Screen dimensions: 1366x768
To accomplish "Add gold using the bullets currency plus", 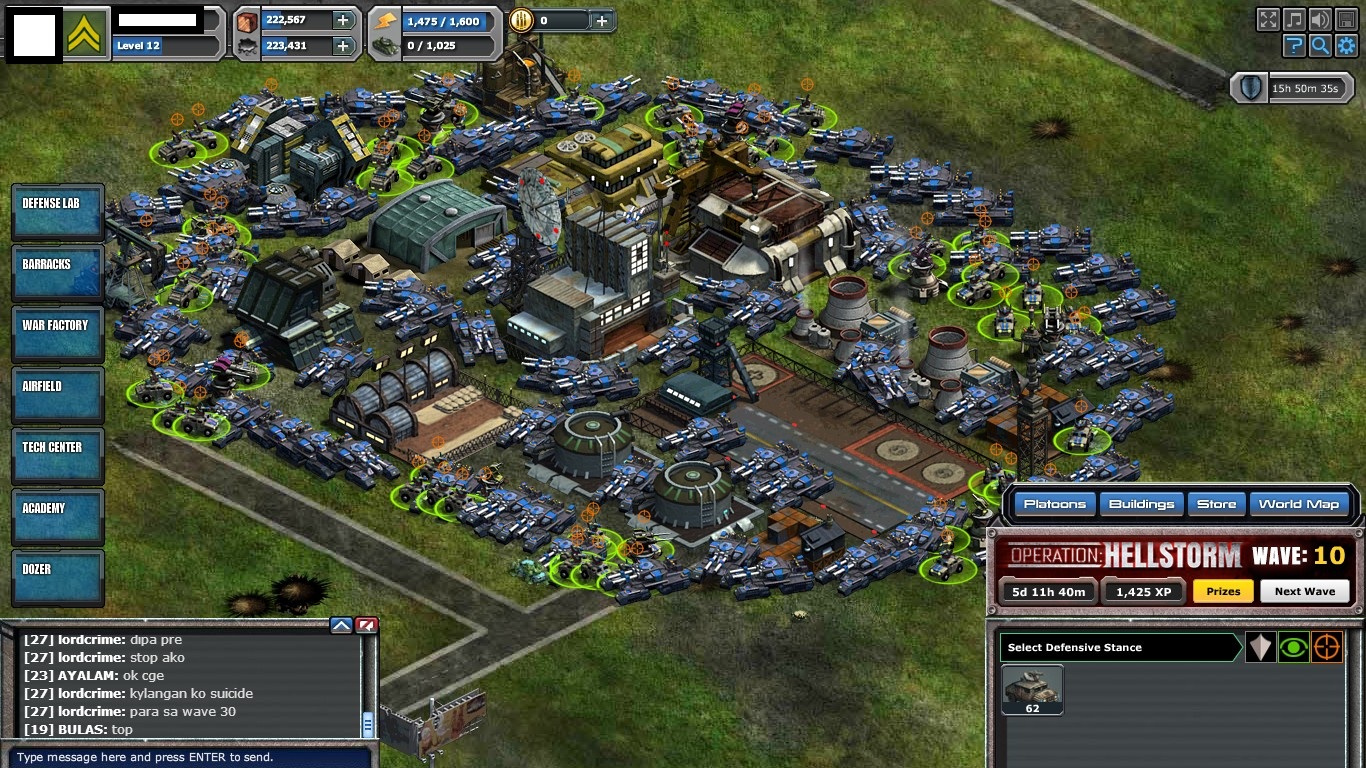I will pos(601,20).
